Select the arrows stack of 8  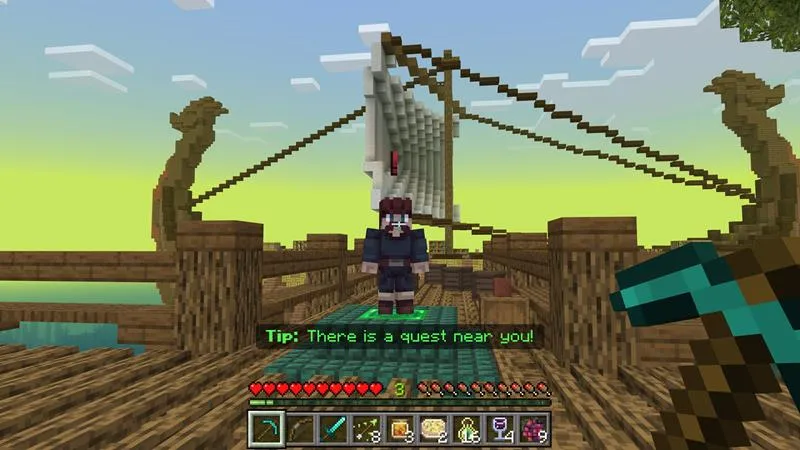[x=366, y=429]
